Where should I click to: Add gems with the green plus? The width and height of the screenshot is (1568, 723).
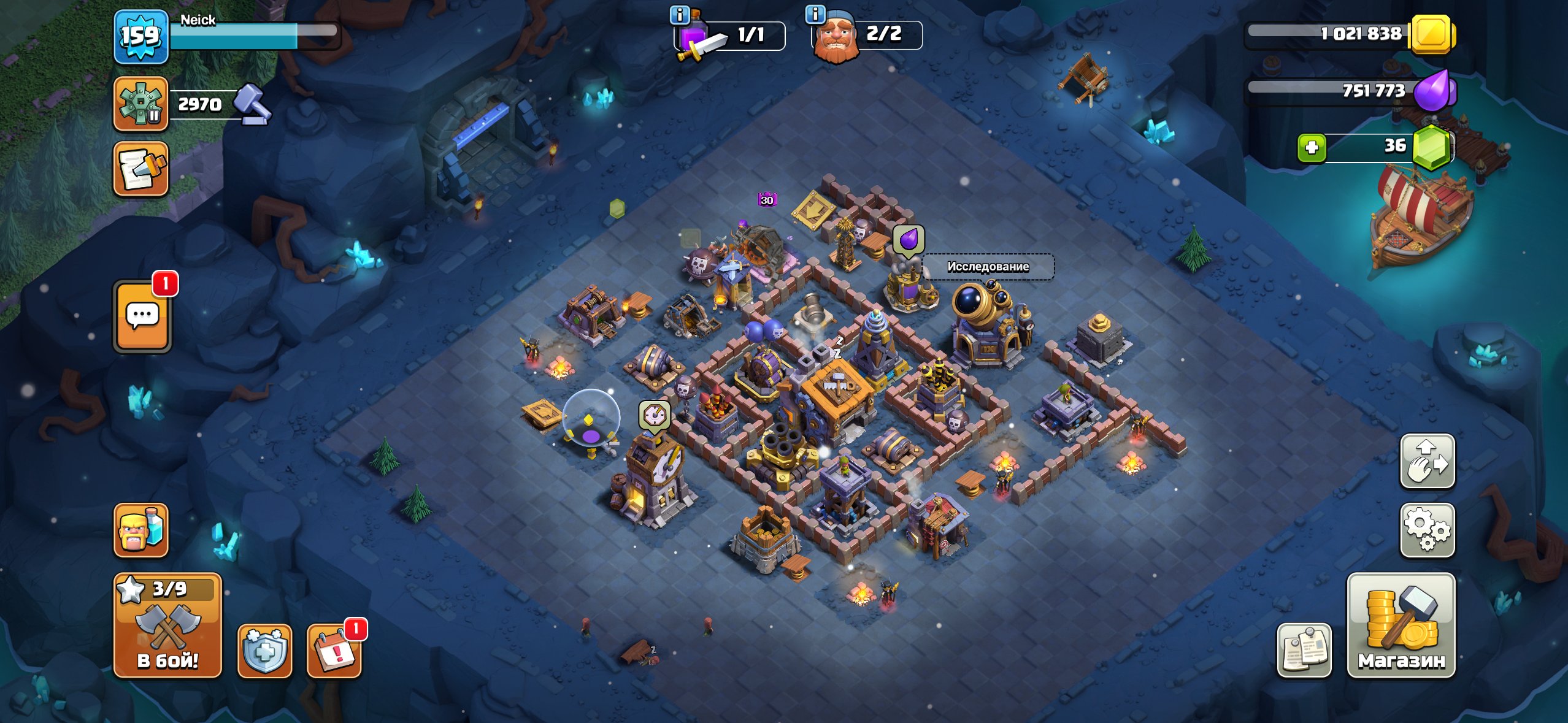click(1312, 148)
